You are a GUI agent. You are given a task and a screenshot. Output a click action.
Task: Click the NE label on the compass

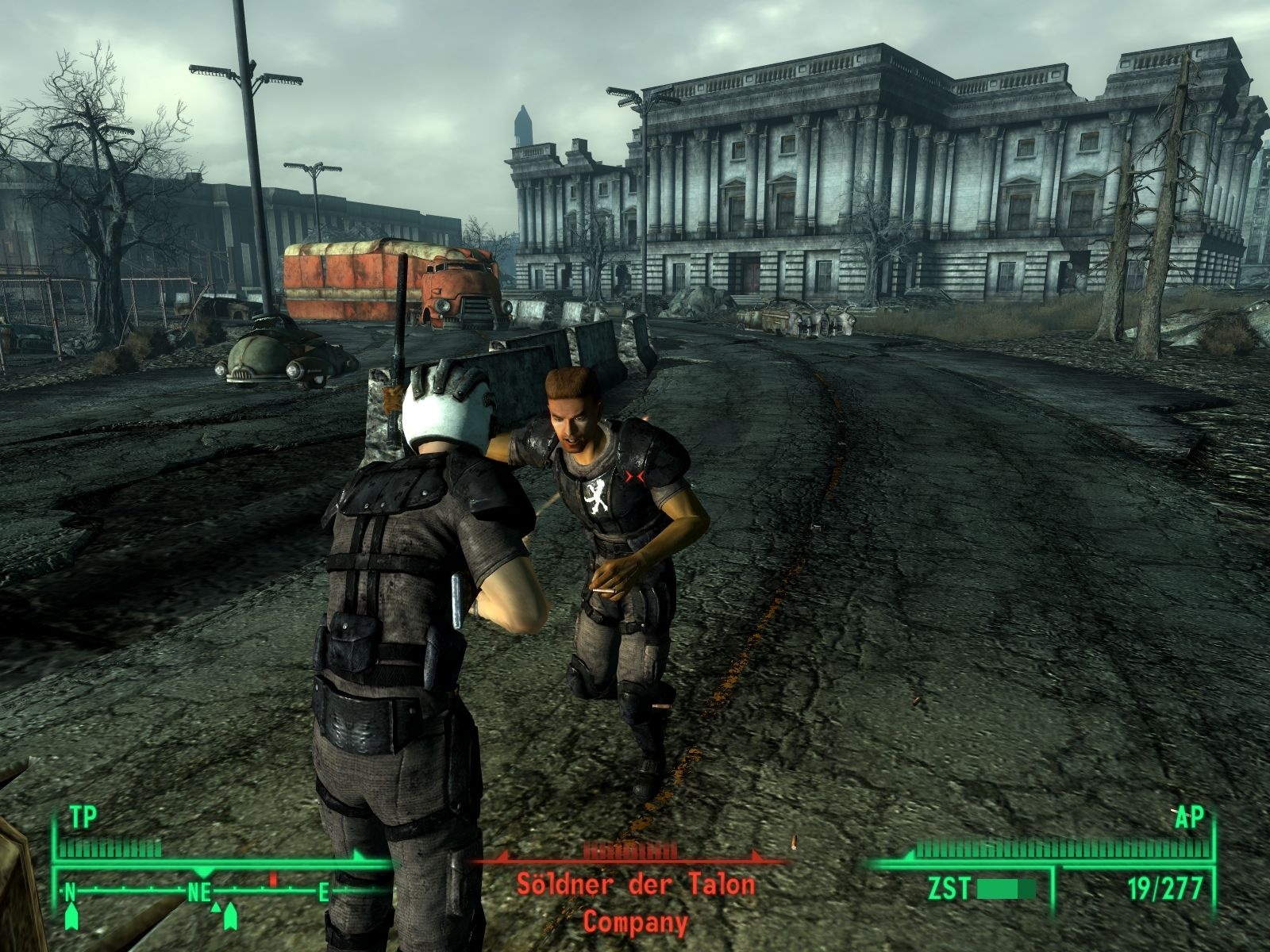coord(198,892)
